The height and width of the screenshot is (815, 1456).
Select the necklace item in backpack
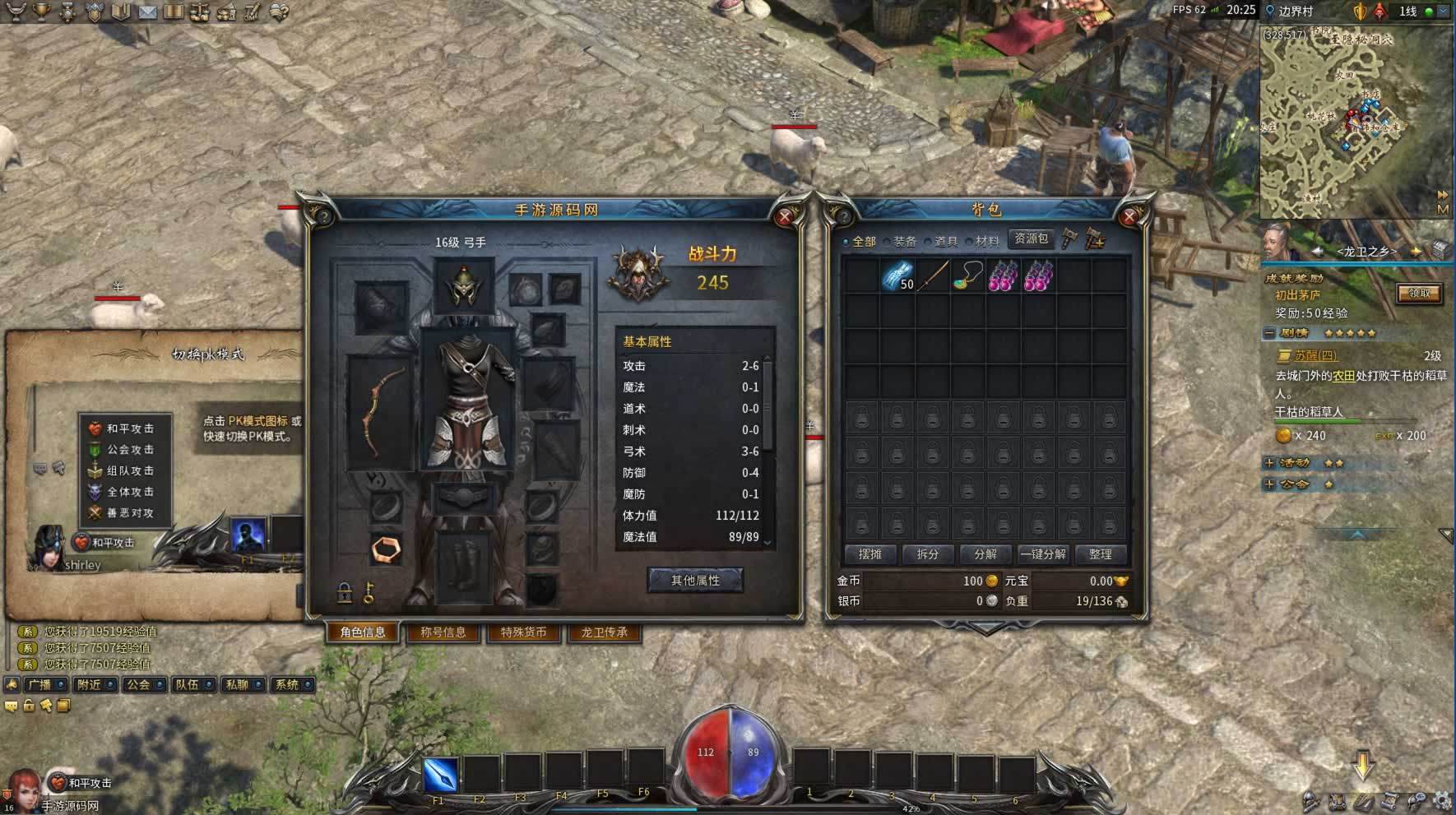click(968, 276)
